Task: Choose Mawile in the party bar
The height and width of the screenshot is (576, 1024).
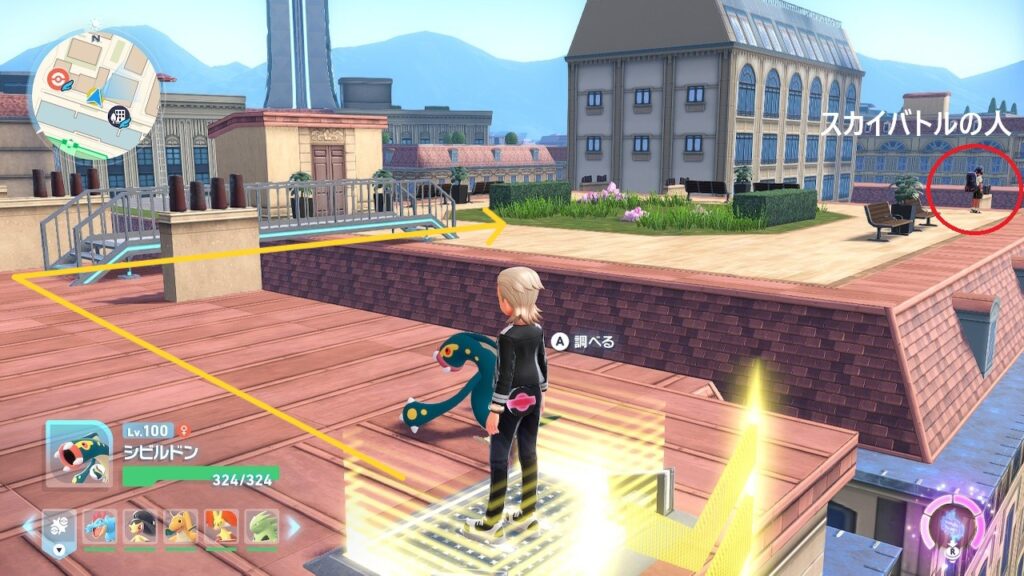Action: 140,526
